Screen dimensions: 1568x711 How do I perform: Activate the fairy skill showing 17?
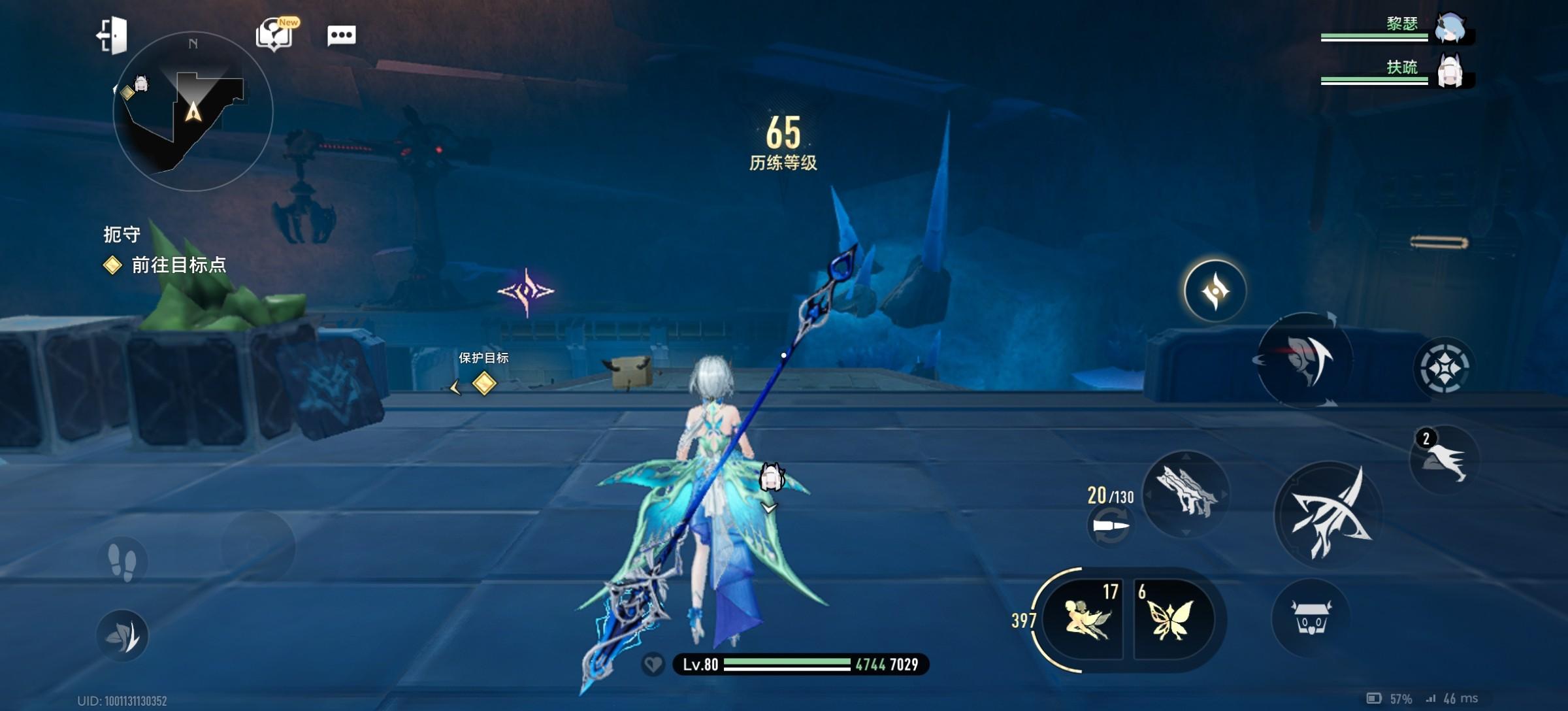click(x=1085, y=619)
